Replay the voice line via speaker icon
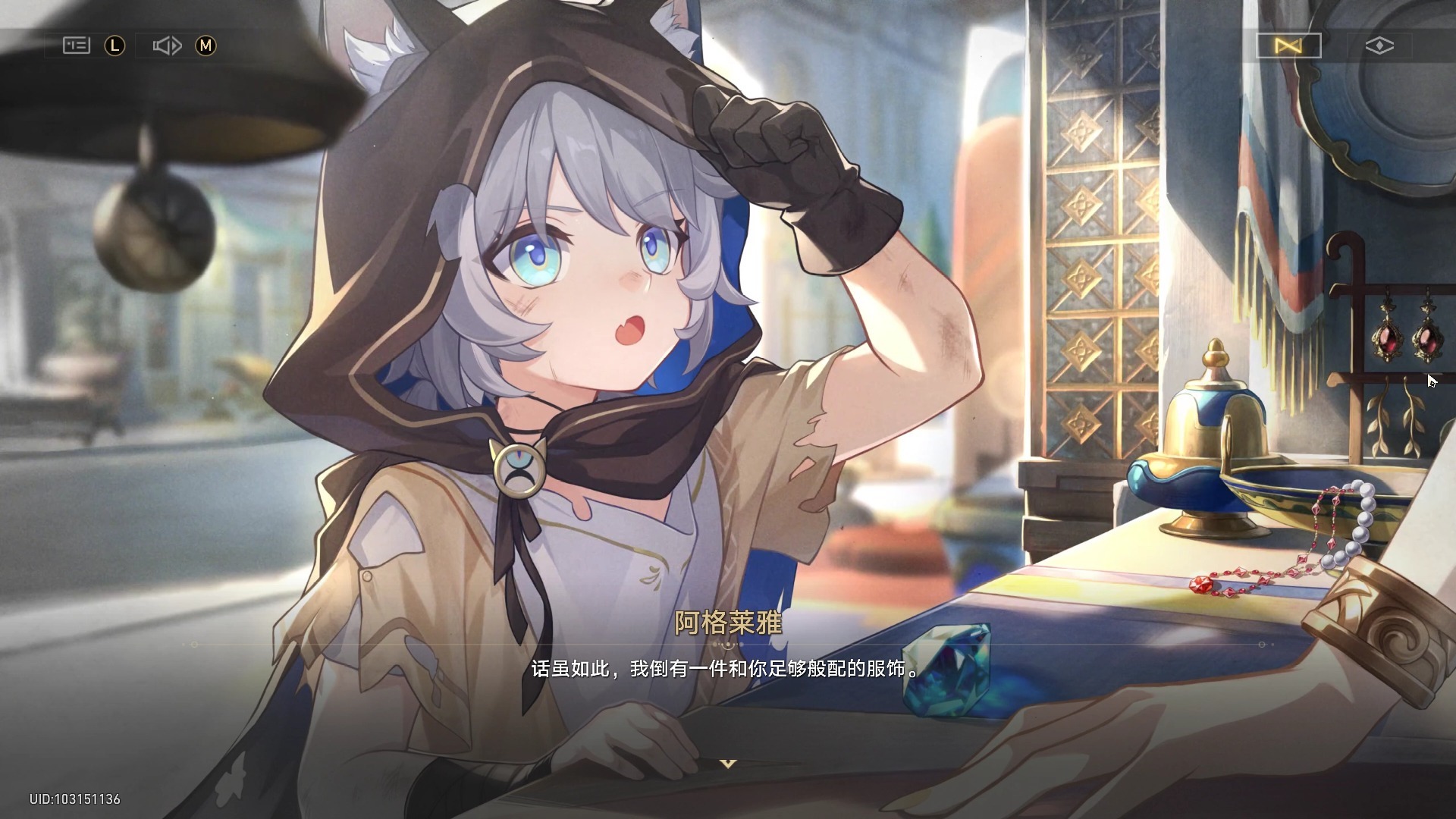Viewport: 1456px width, 819px height. pyautogui.click(x=168, y=45)
